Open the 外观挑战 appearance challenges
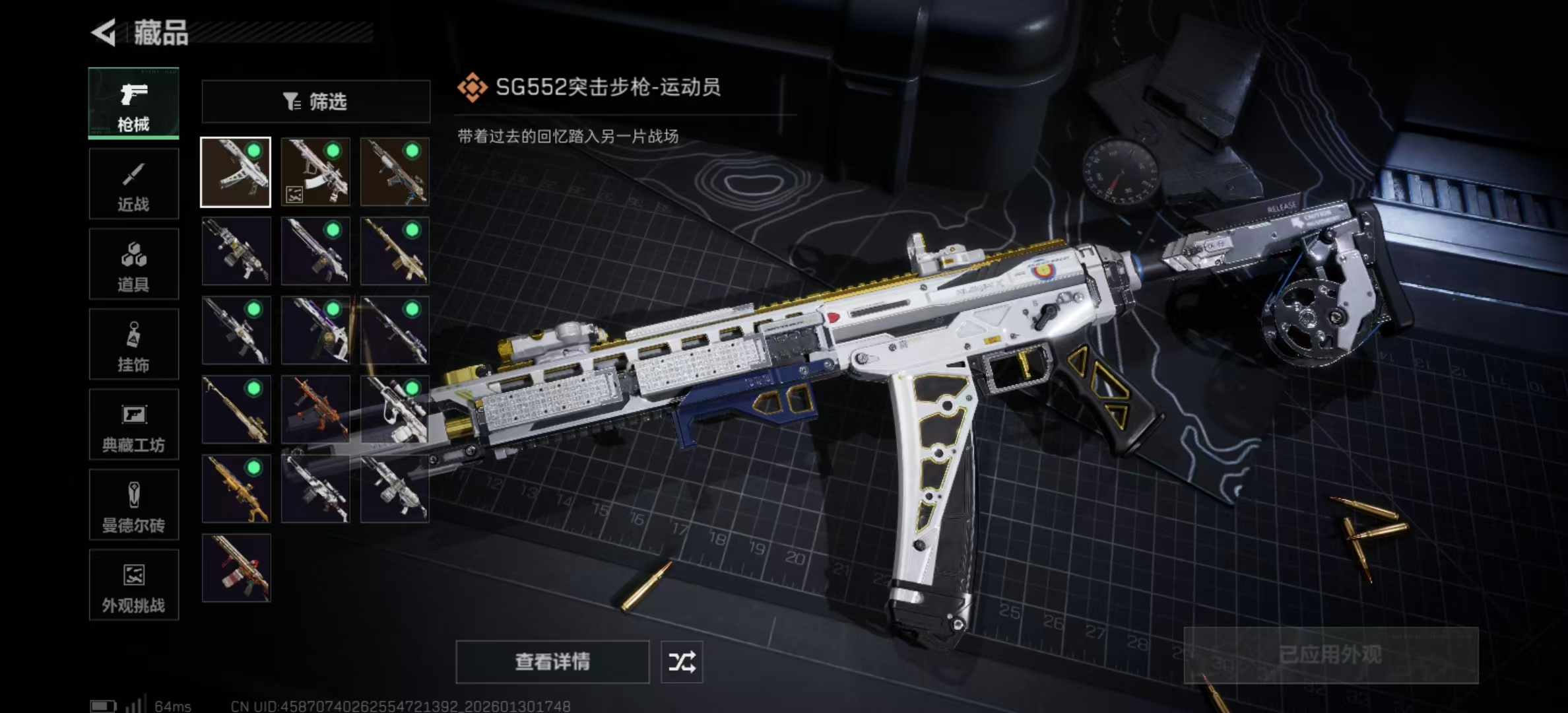1568x713 pixels. (x=133, y=586)
